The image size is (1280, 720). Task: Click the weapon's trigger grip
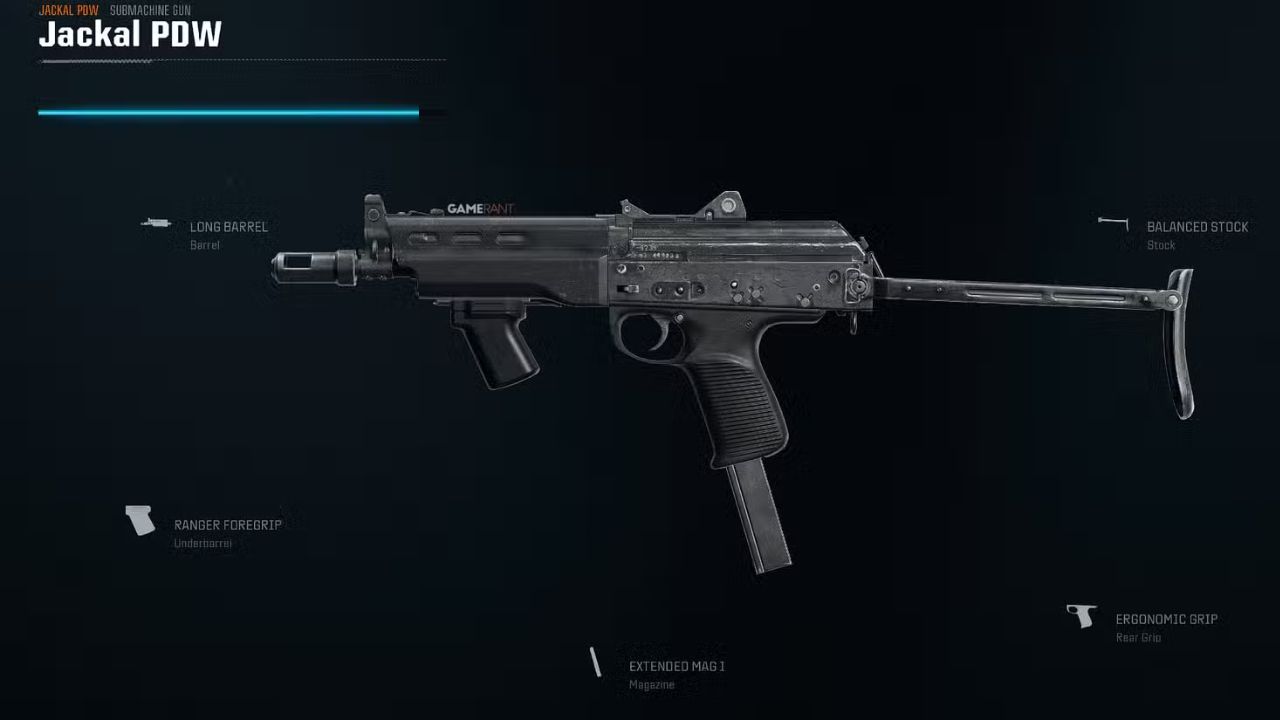click(735, 400)
